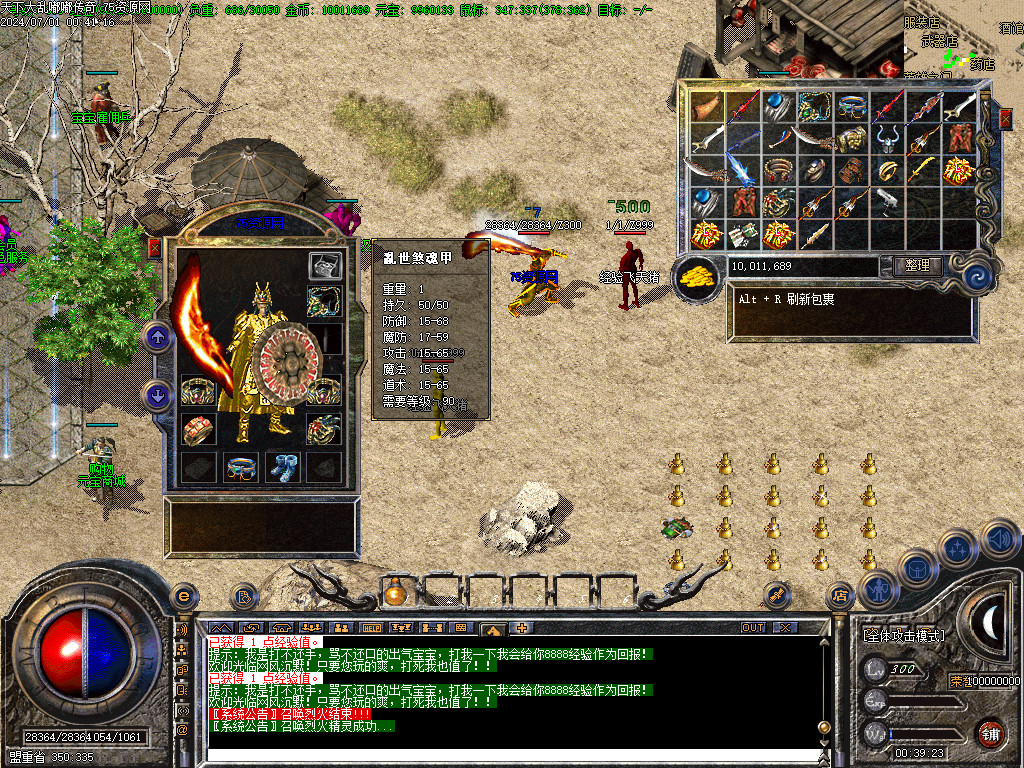Click the down arrow on equipment panel
The image size is (1024, 768).
(x=157, y=396)
